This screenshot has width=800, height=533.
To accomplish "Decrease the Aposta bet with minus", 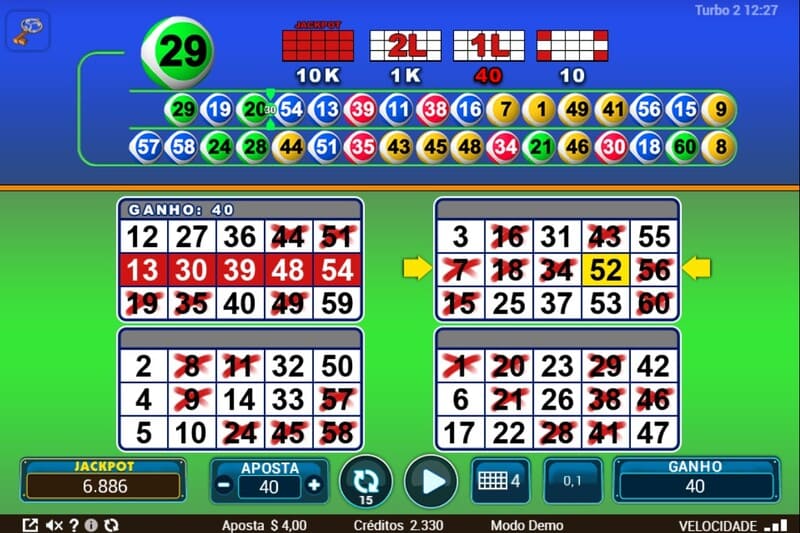I will click(223, 486).
